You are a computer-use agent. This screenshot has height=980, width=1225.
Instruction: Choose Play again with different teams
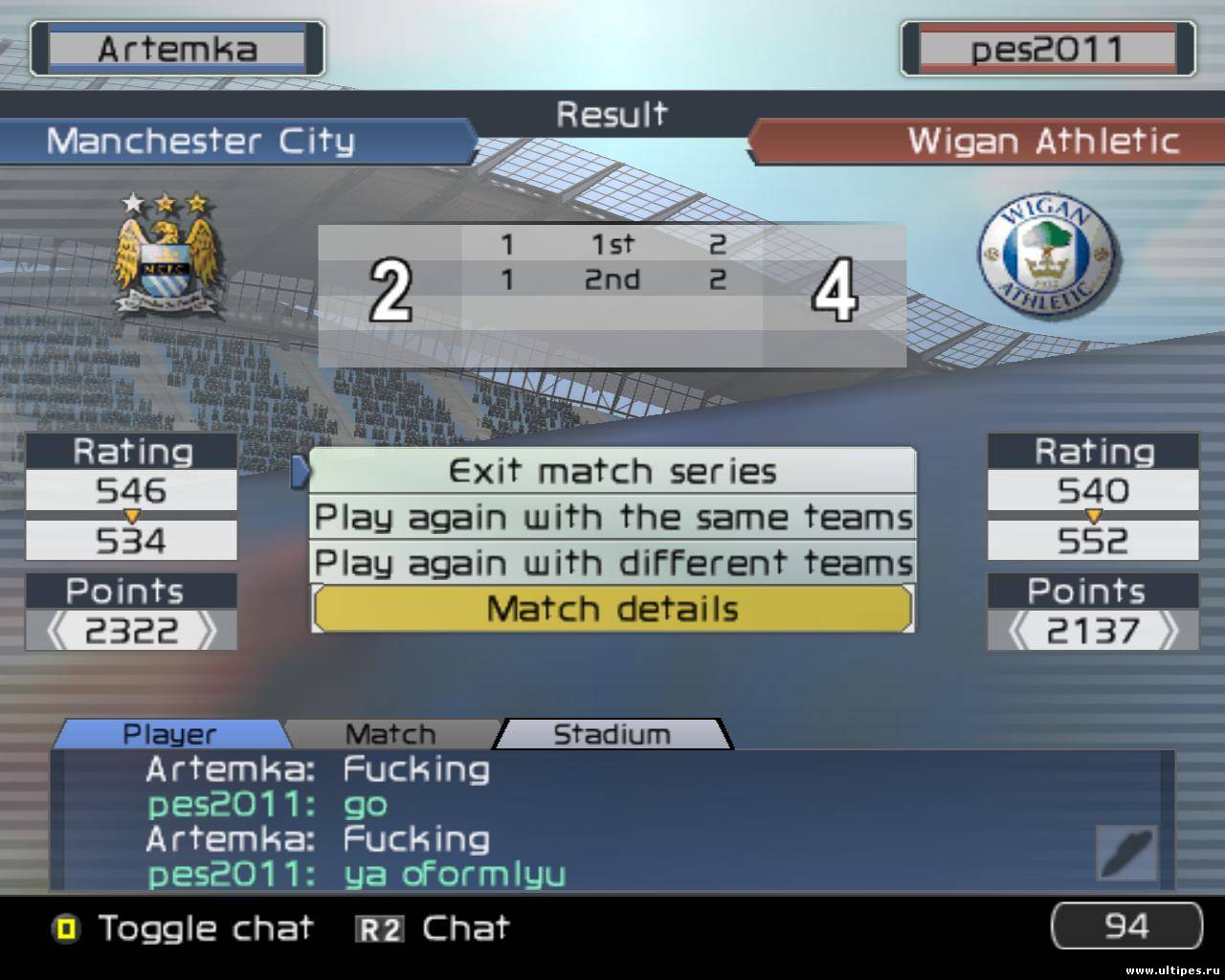point(612,563)
